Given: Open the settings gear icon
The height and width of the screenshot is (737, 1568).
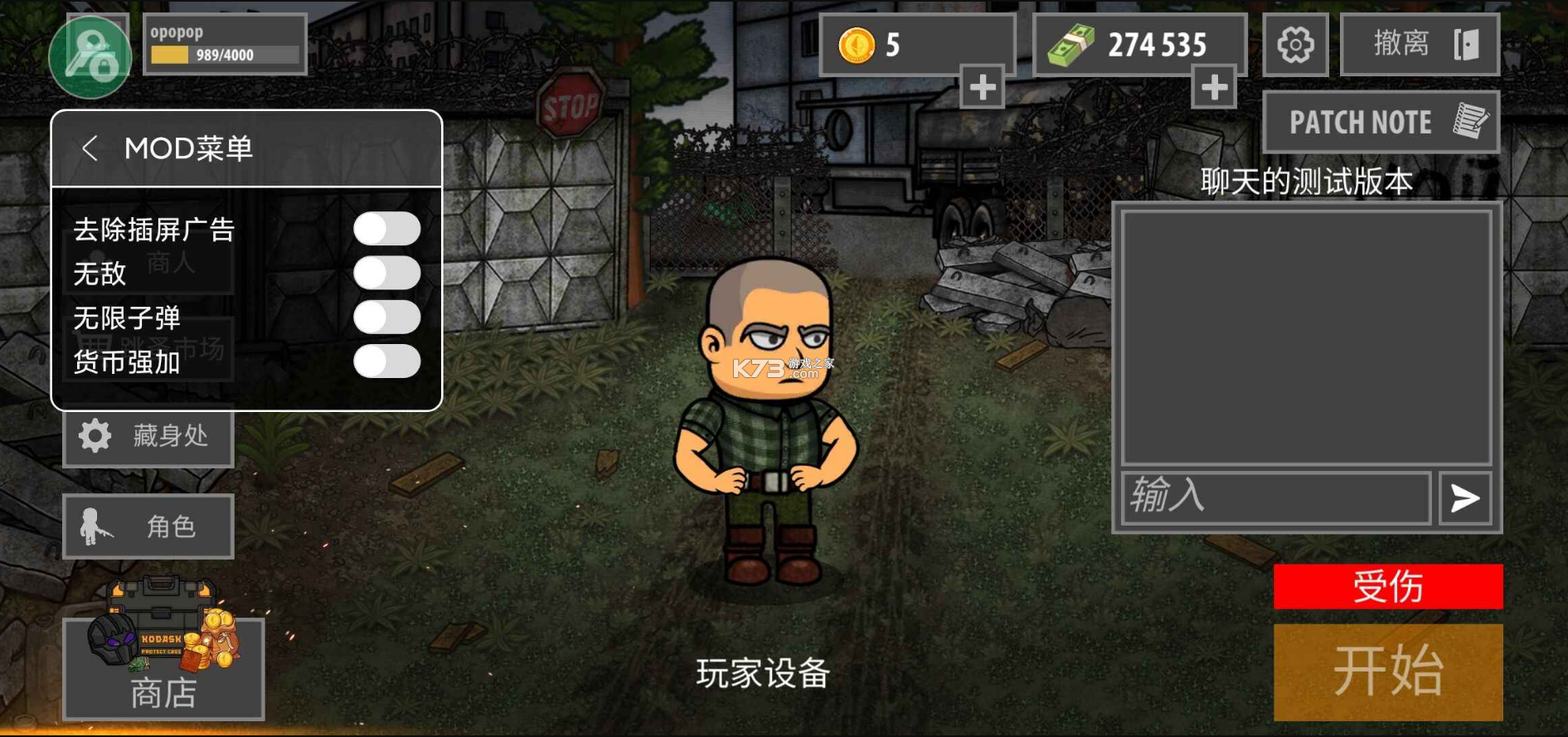Looking at the screenshot, I should click(1294, 44).
